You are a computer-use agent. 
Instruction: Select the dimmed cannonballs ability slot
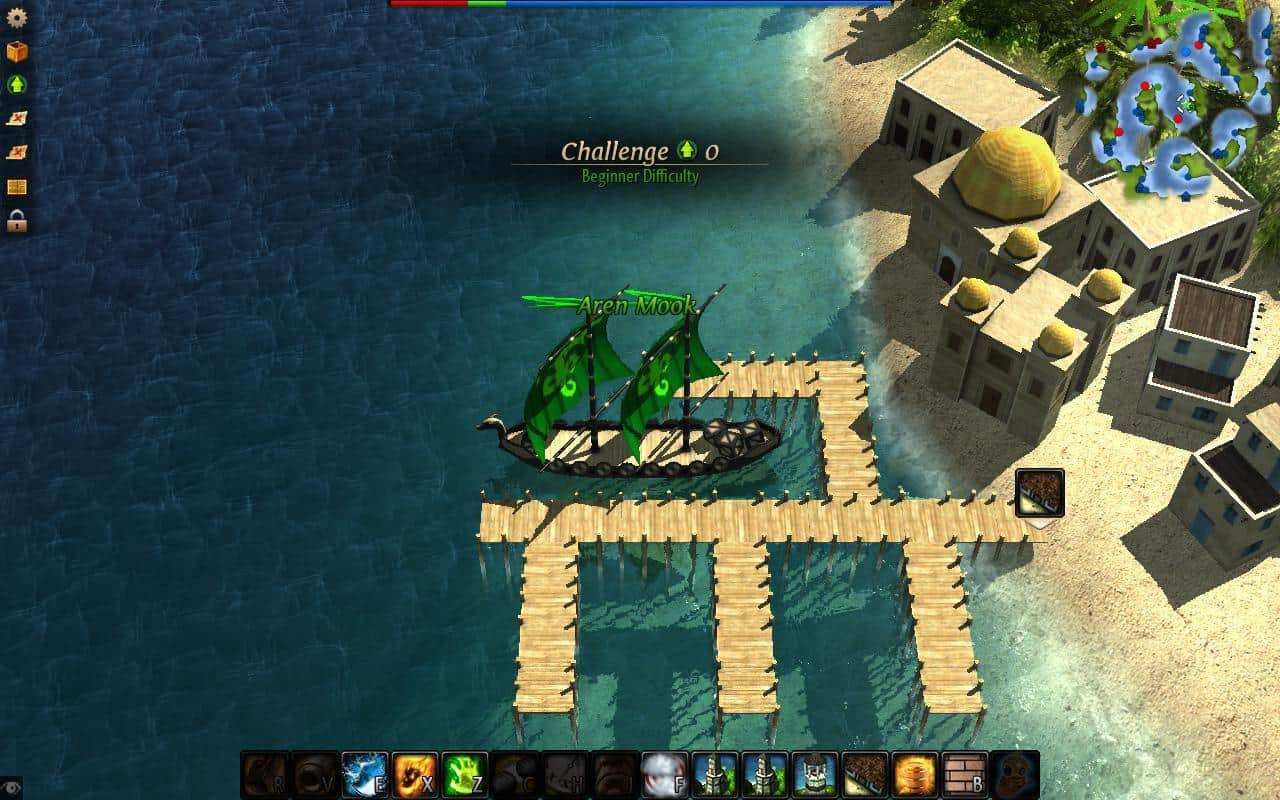tap(515, 775)
